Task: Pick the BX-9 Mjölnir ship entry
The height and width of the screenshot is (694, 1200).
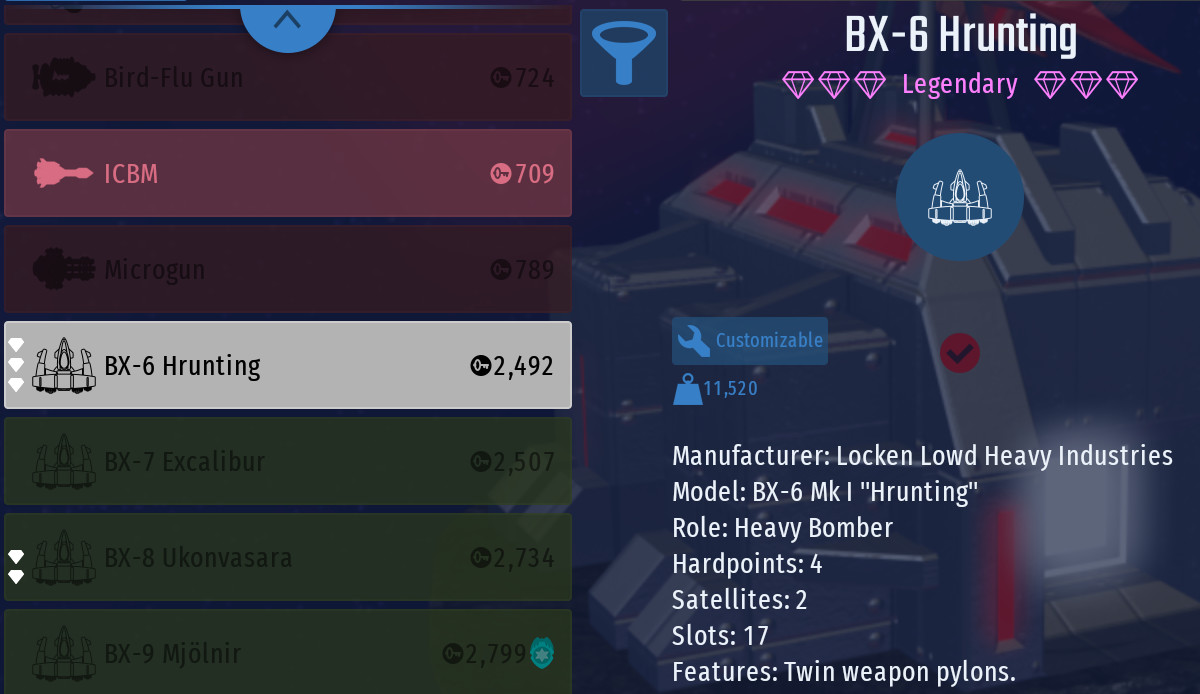Action: [x=288, y=652]
